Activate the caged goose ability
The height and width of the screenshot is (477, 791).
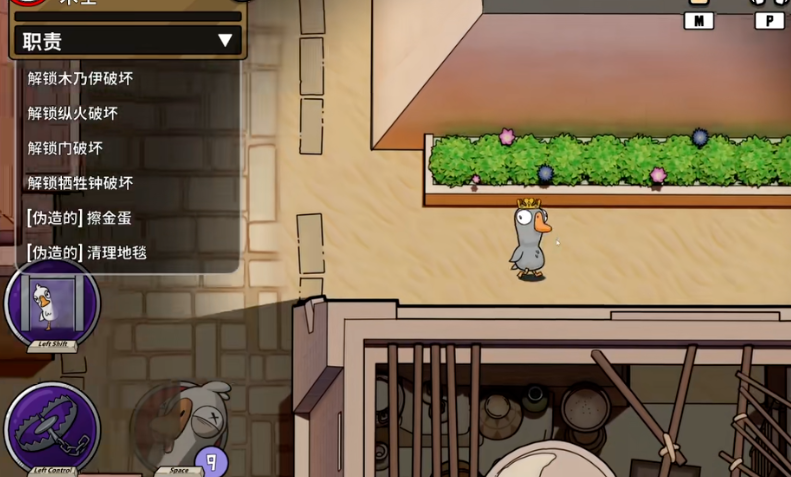point(52,303)
